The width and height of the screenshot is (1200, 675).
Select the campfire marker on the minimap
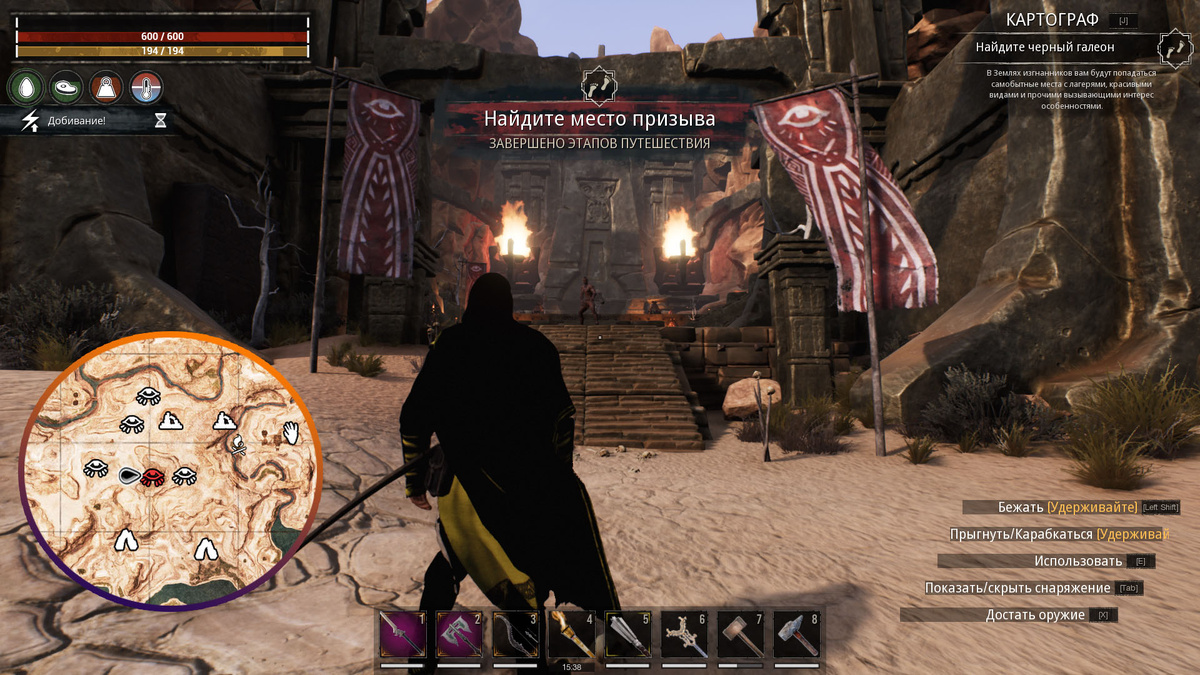pos(238,445)
